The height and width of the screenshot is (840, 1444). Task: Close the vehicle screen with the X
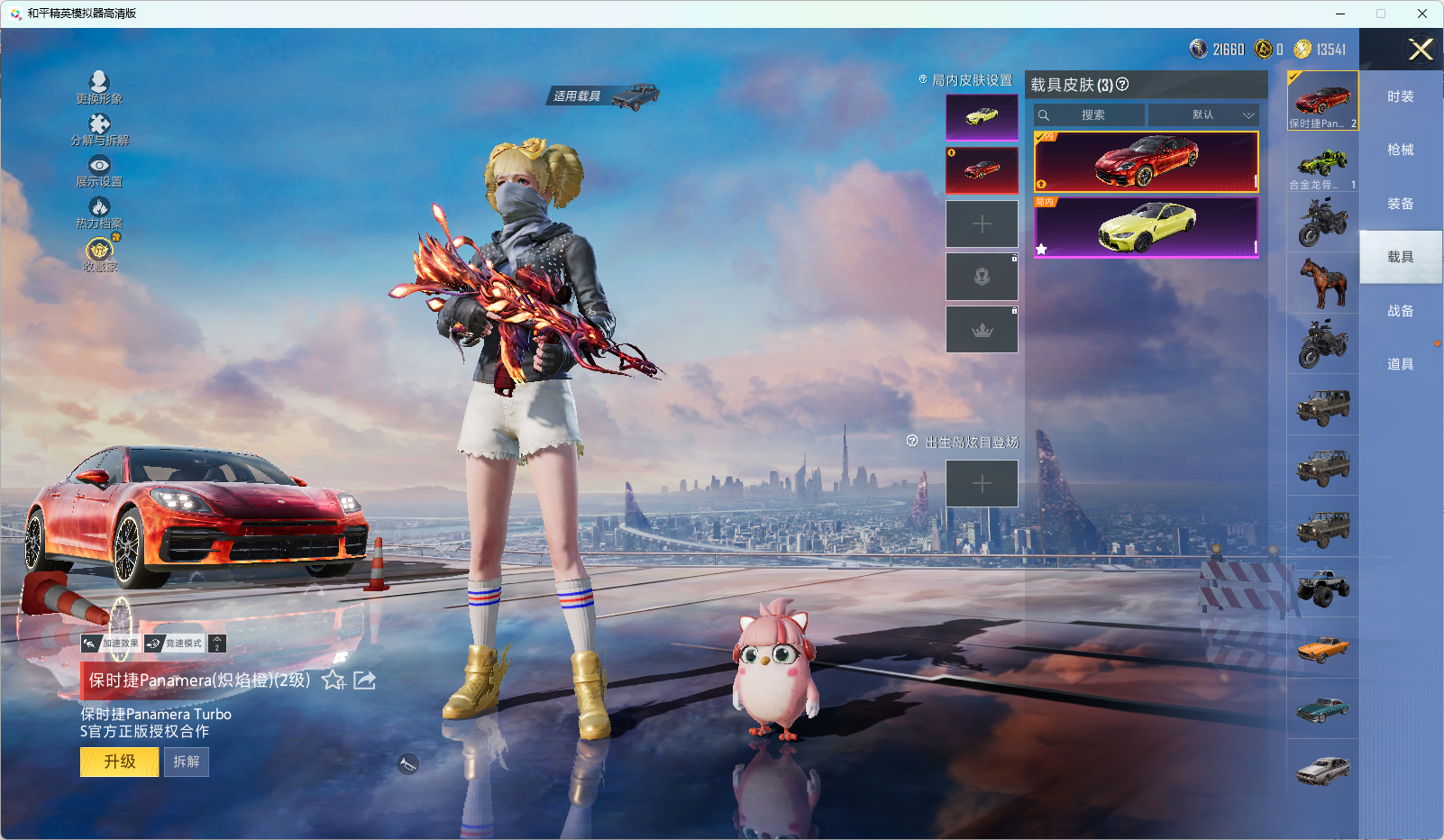click(x=1421, y=50)
